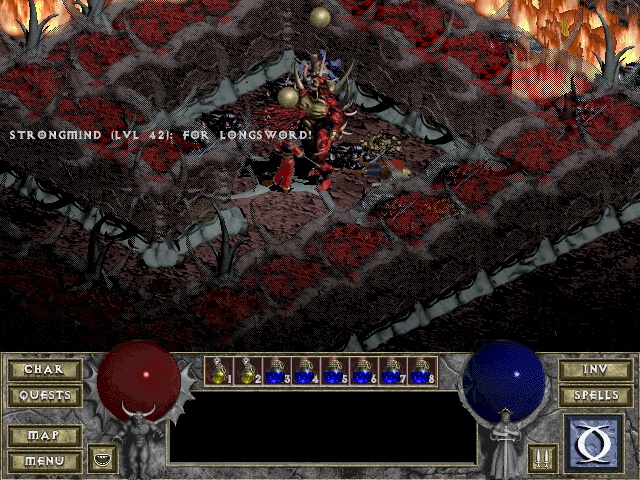Open the CHAR character sheet
Viewport: 640px width, 480px height.
pos(43,370)
